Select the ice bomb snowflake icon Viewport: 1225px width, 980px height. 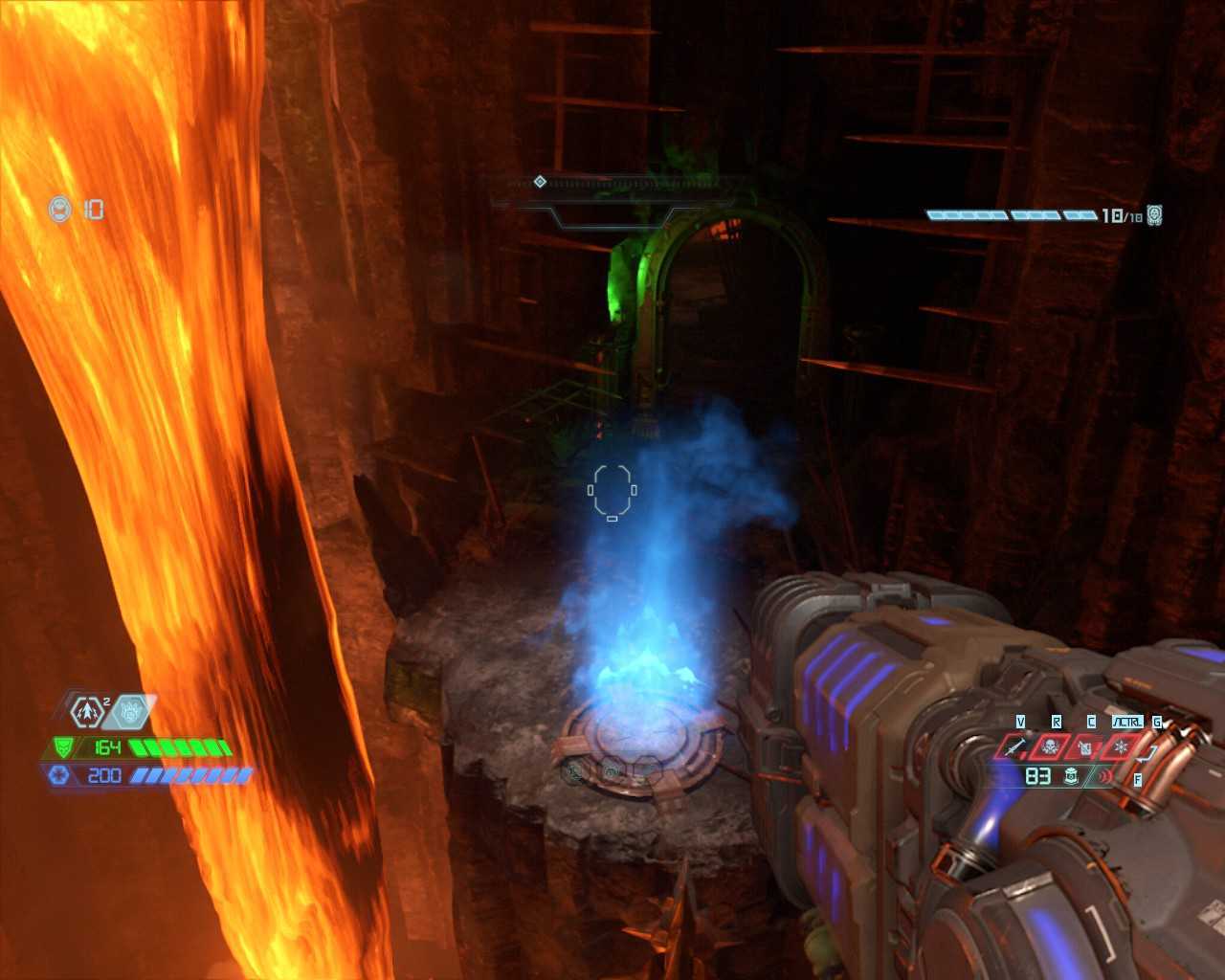pos(1121,746)
